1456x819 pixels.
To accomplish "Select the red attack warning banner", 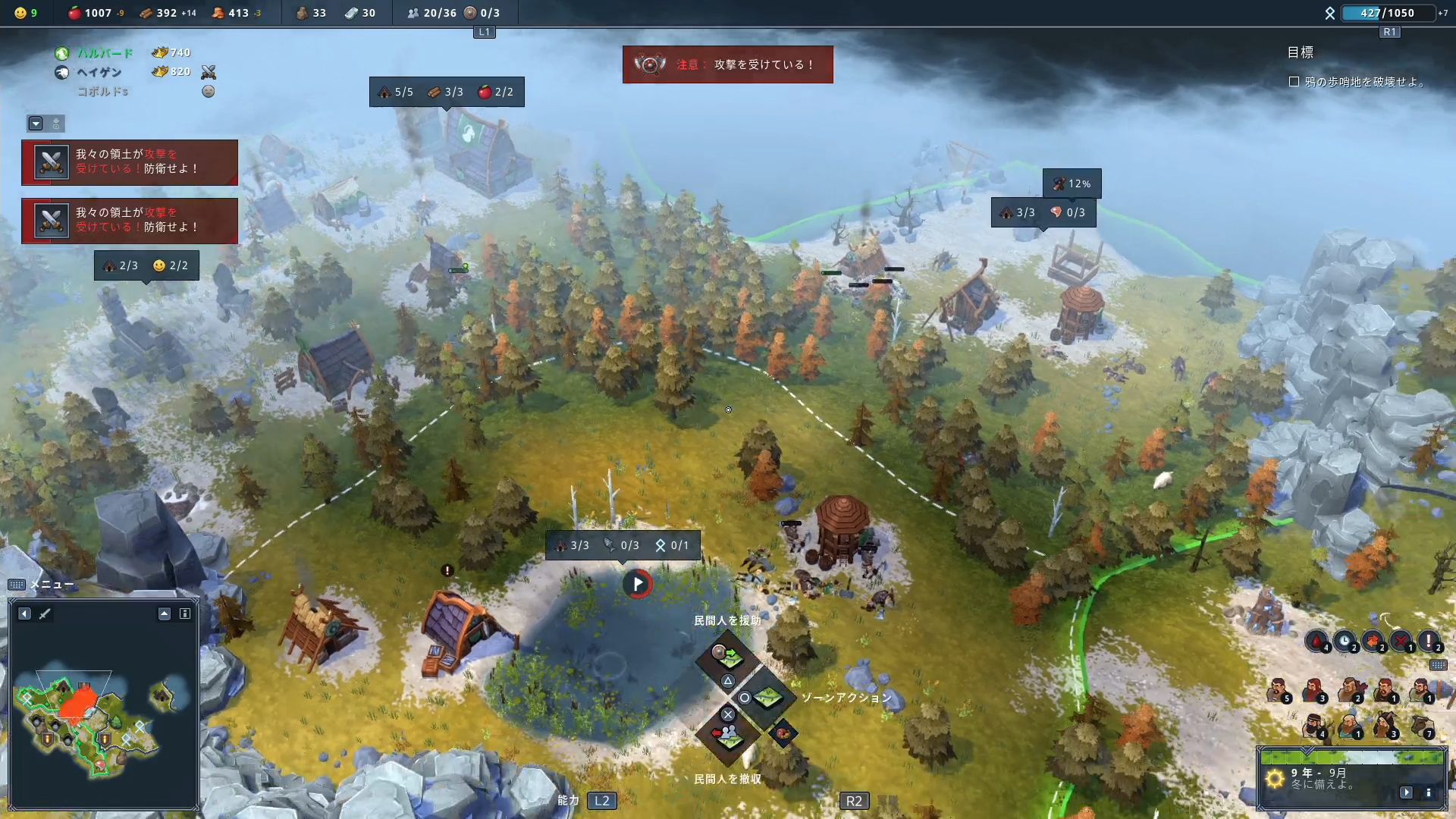I will pyautogui.click(x=727, y=64).
